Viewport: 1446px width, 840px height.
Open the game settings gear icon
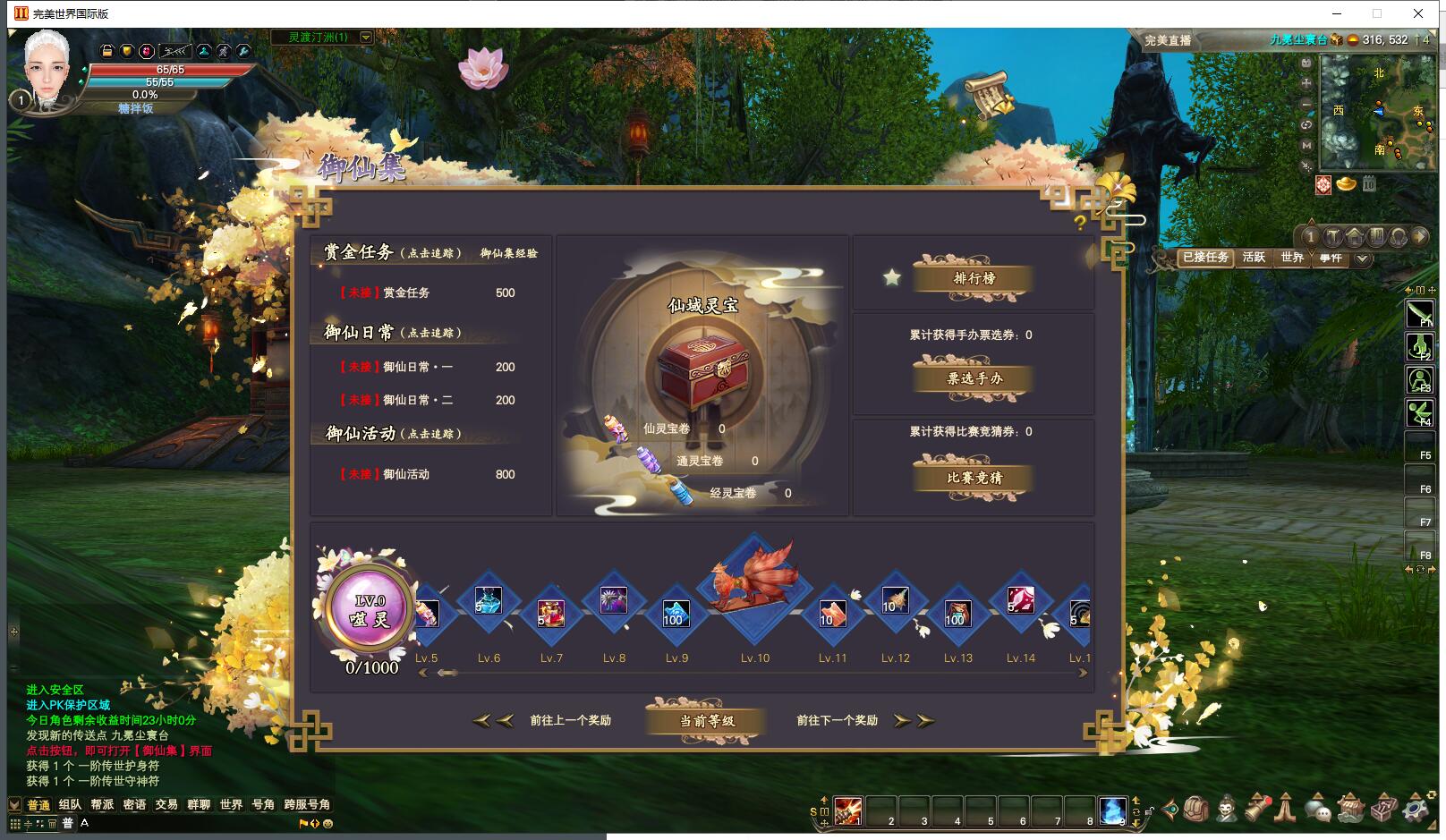(x=1412, y=810)
